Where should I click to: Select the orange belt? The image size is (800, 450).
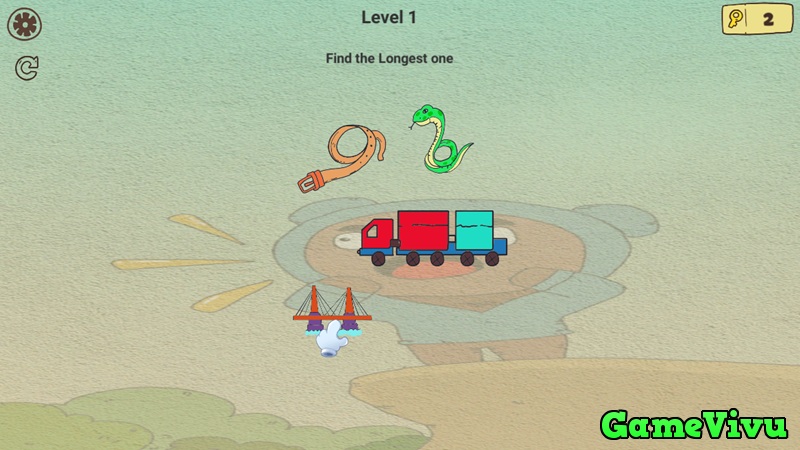345,158
